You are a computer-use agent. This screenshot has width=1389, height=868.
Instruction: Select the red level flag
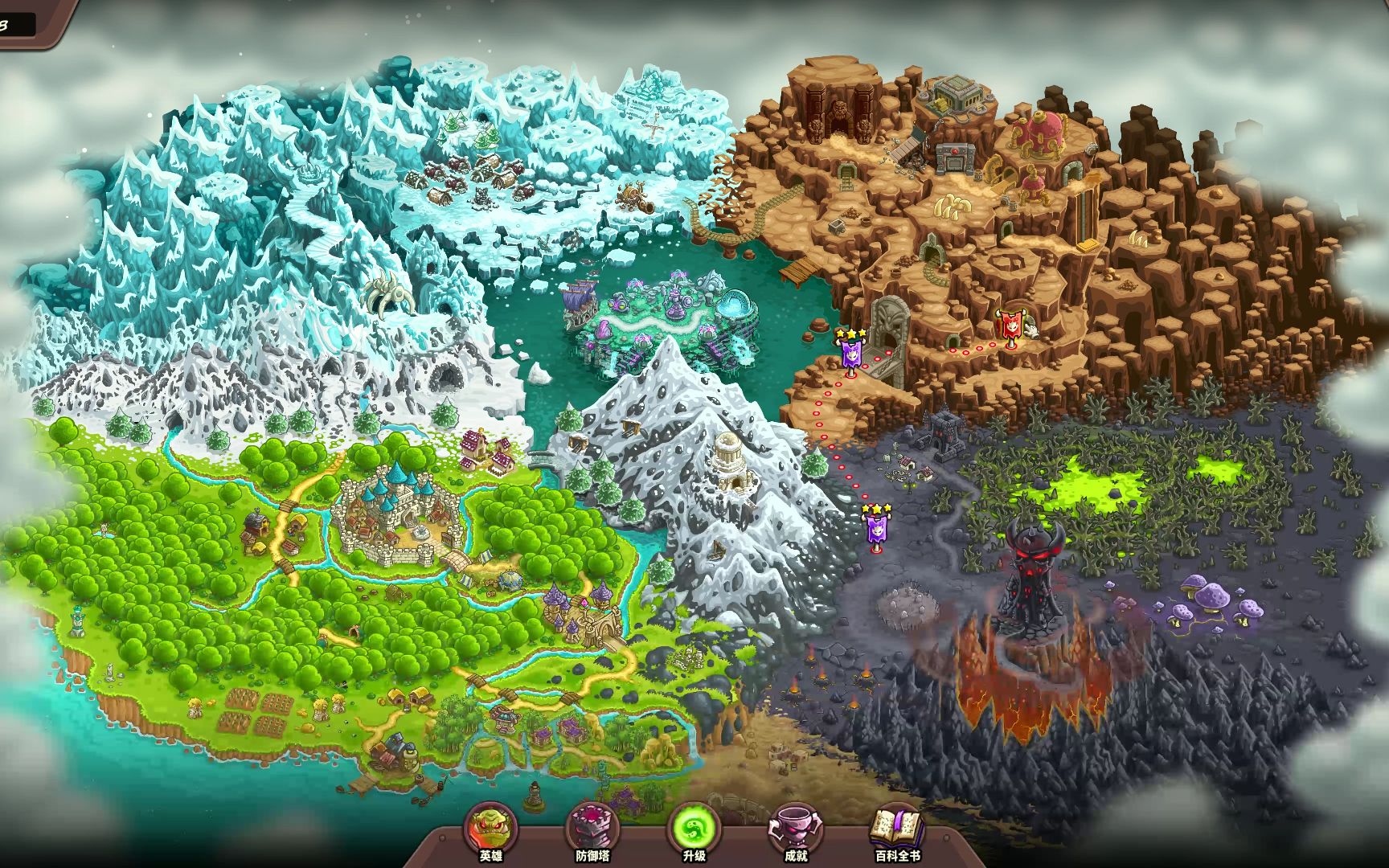1010,327
